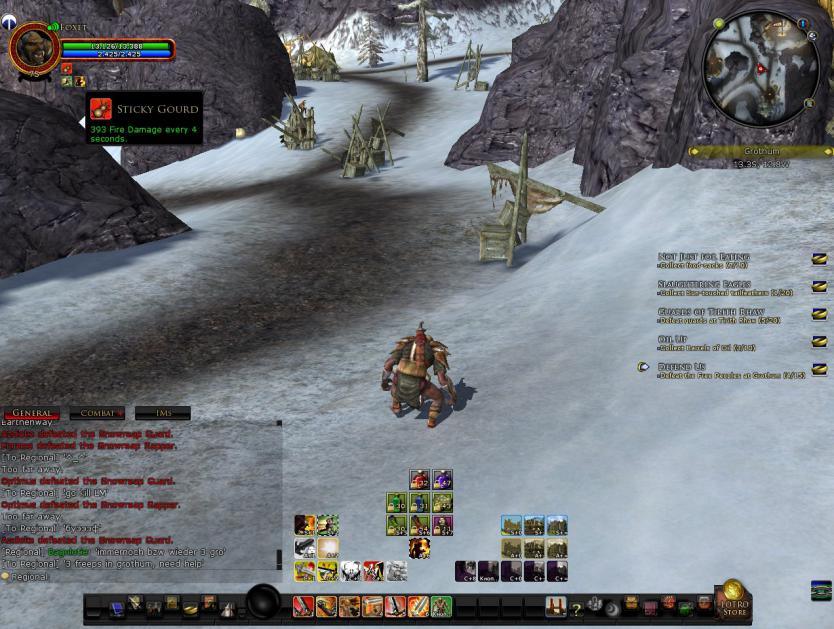Click the green button on the minimap rim

[x=719, y=22]
